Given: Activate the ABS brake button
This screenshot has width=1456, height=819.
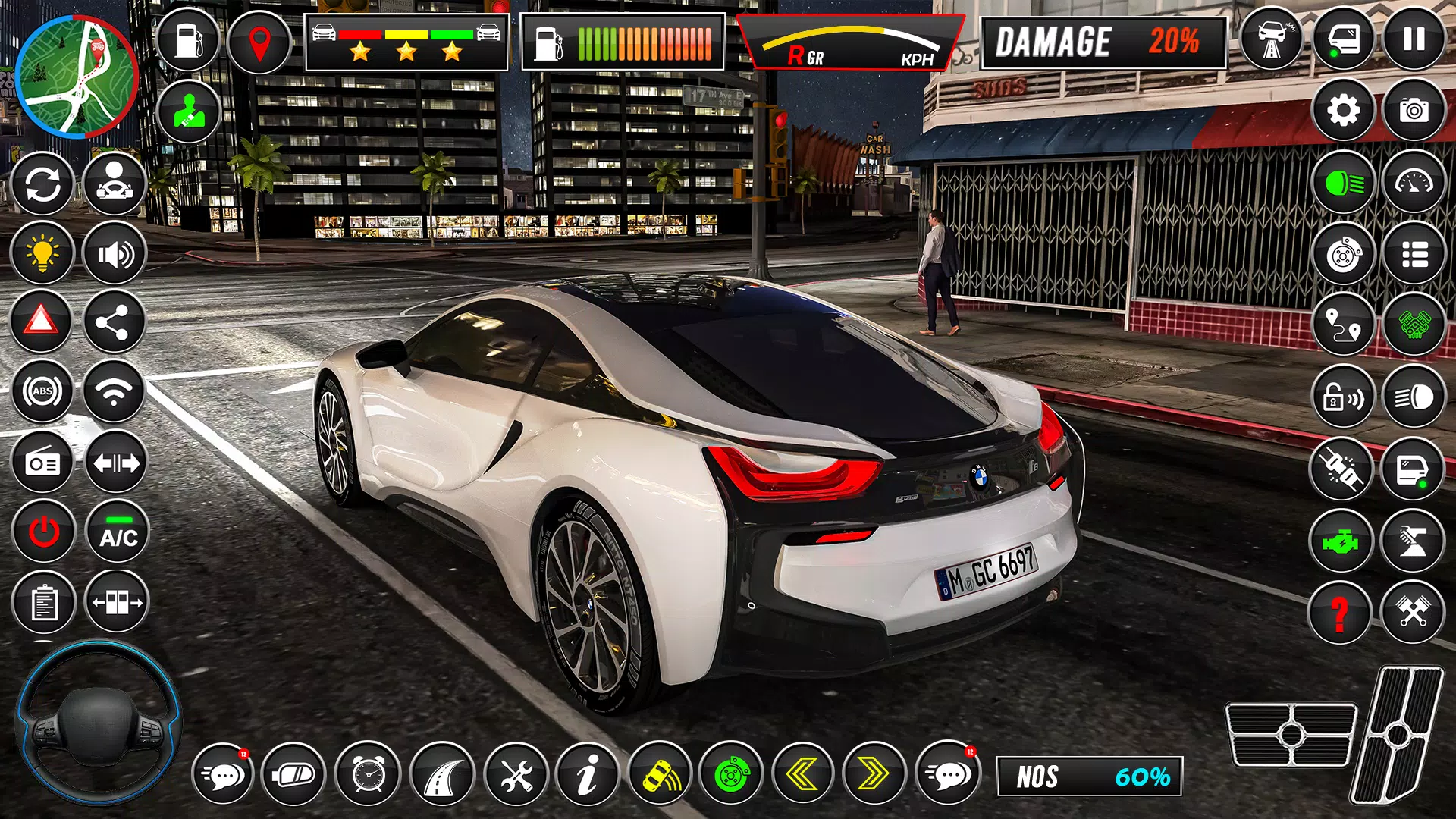Looking at the screenshot, I should coord(42,391).
